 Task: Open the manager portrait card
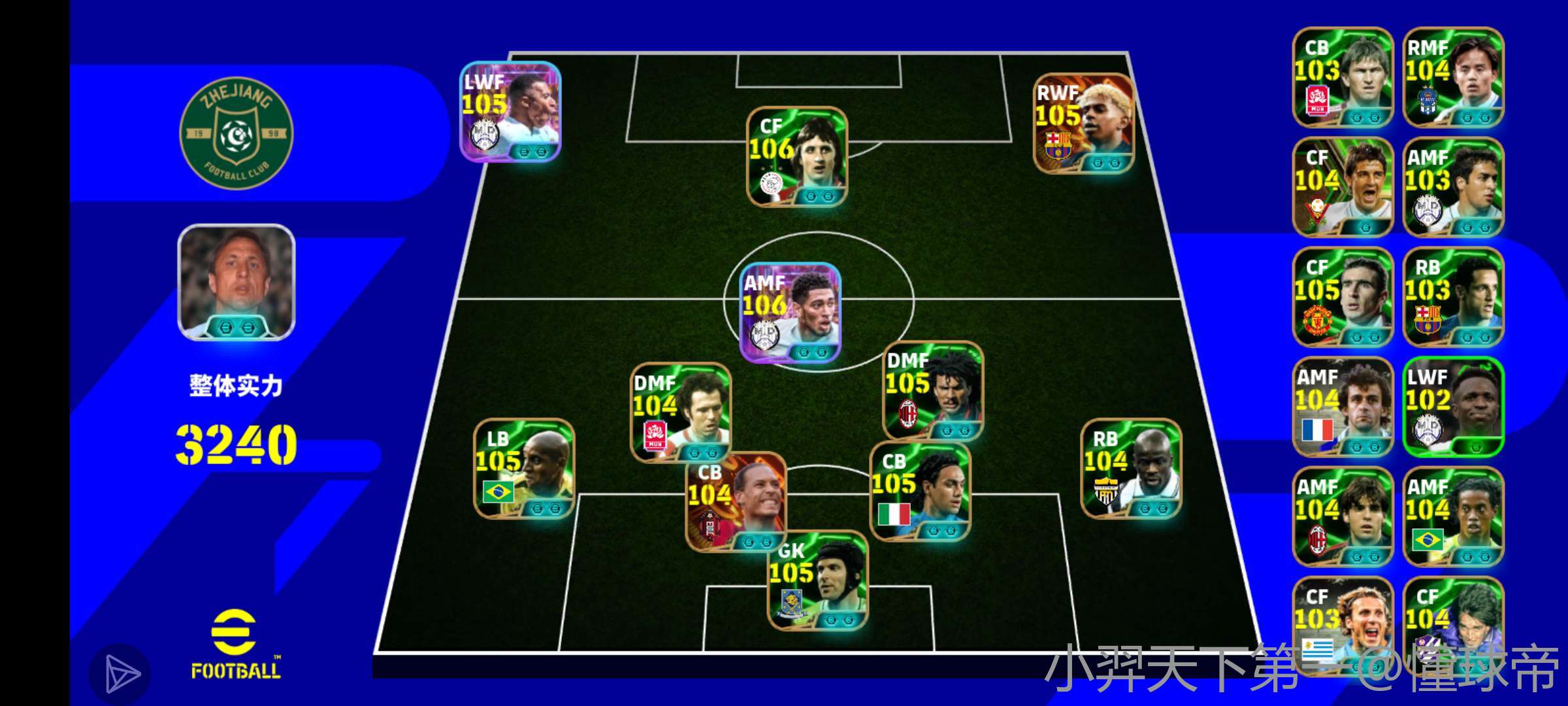pos(237,282)
